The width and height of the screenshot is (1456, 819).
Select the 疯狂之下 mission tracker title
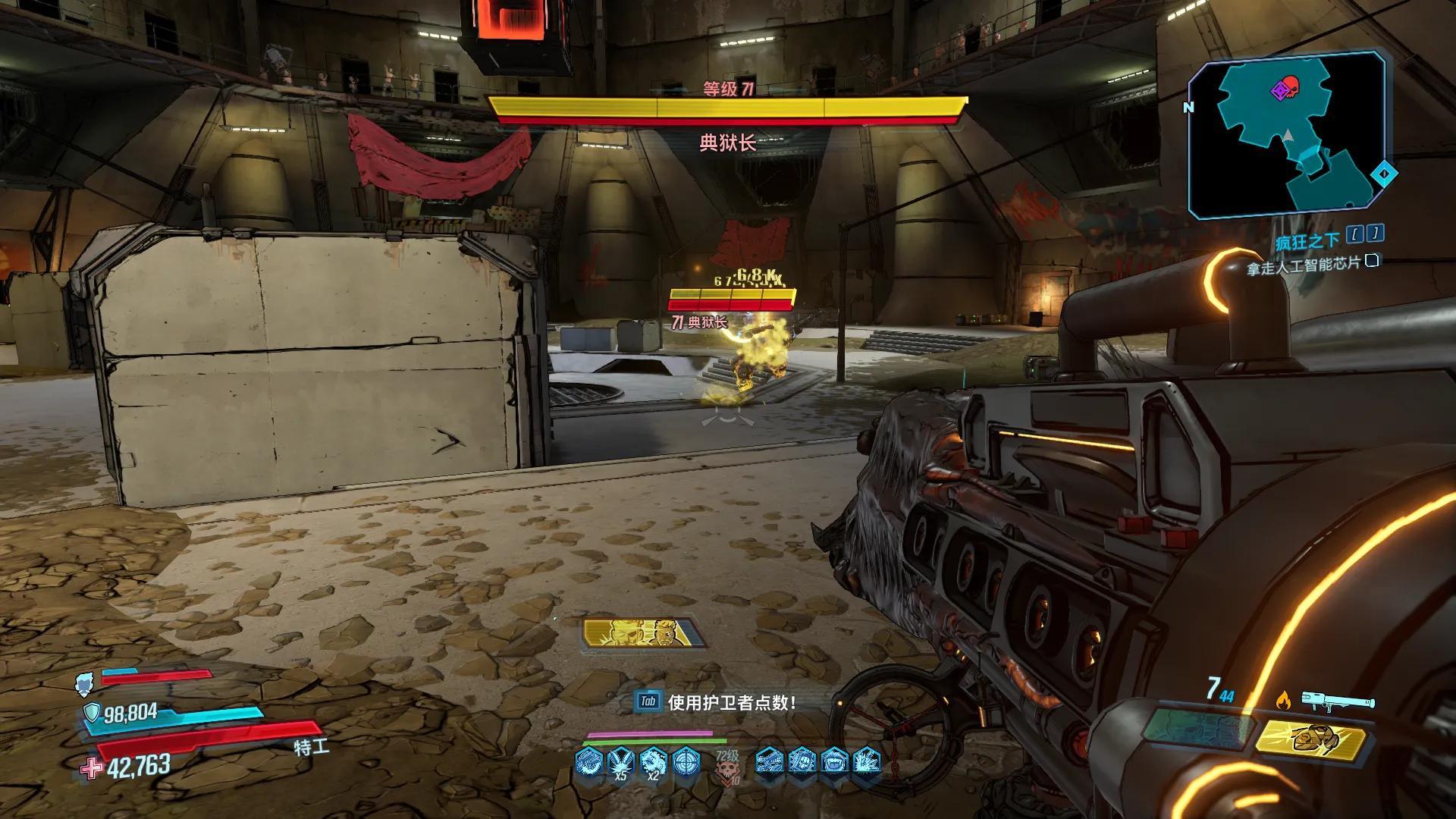tap(1307, 241)
